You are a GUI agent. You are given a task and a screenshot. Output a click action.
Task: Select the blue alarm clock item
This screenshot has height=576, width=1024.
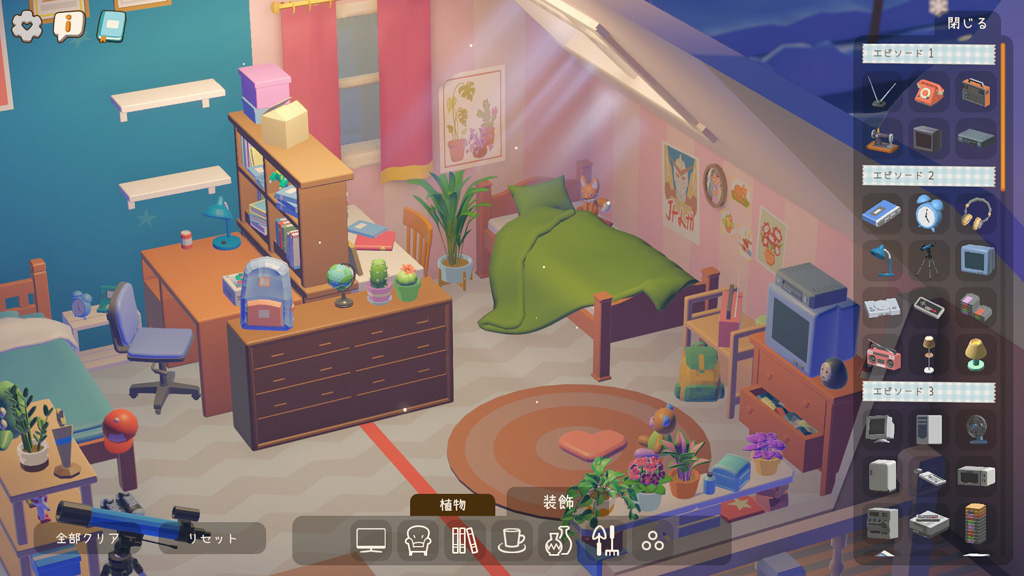click(x=929, y=213)
